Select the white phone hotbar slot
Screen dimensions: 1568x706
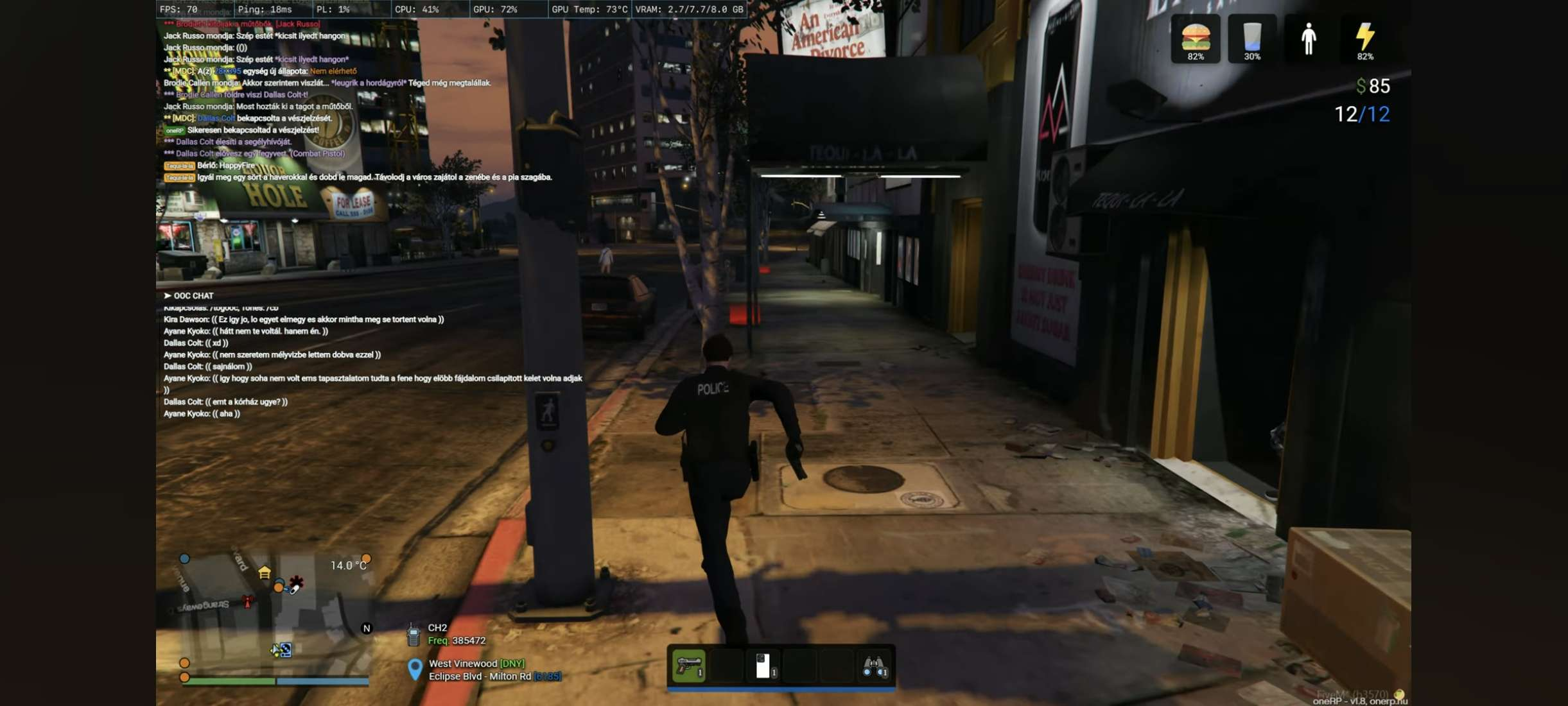click(x=763, y=666)
